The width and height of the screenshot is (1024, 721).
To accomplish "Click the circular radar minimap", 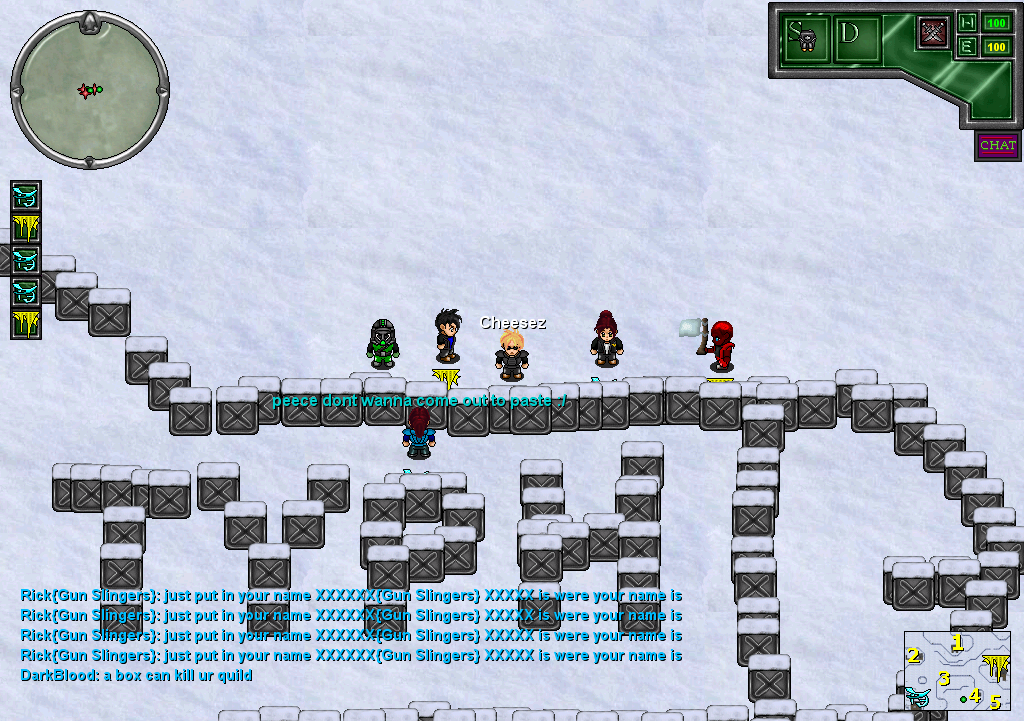I will pos(90,90).
